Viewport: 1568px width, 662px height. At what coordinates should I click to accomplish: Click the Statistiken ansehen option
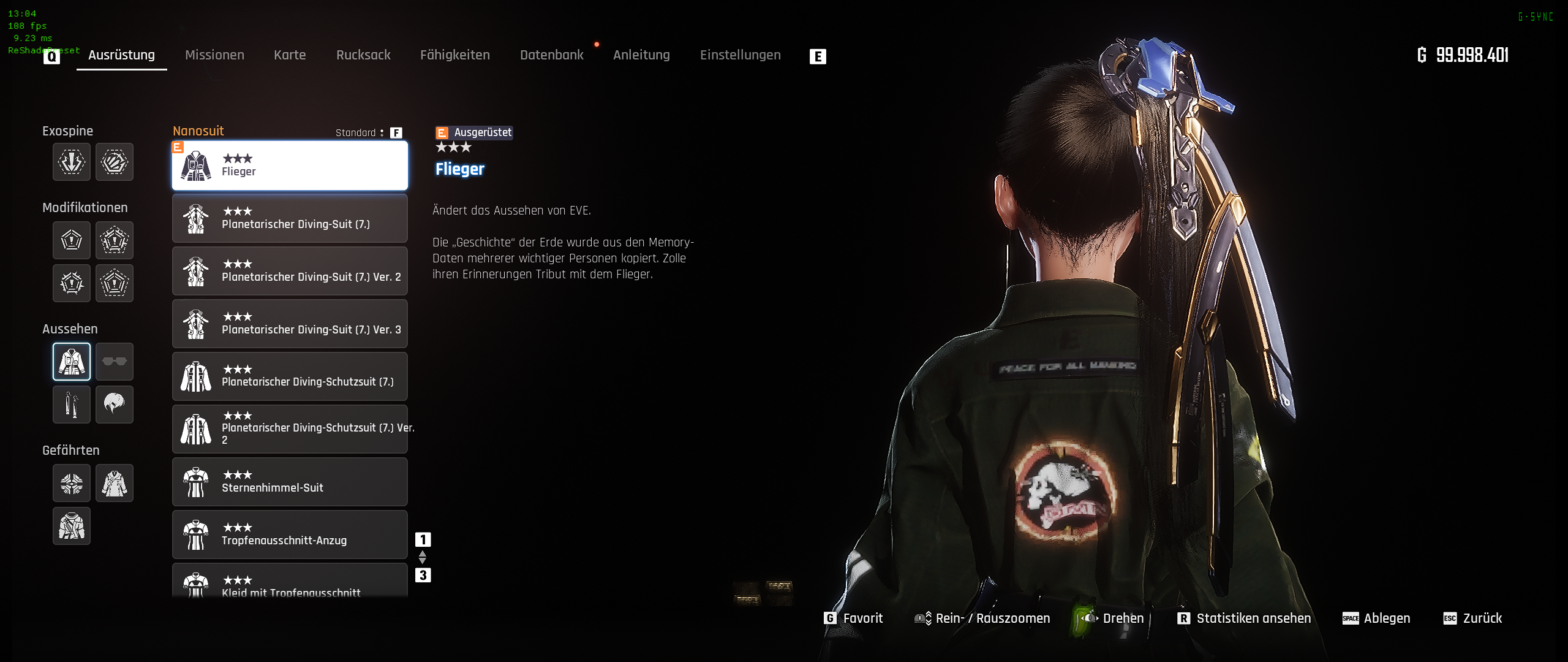click(x=1253, y=618)
